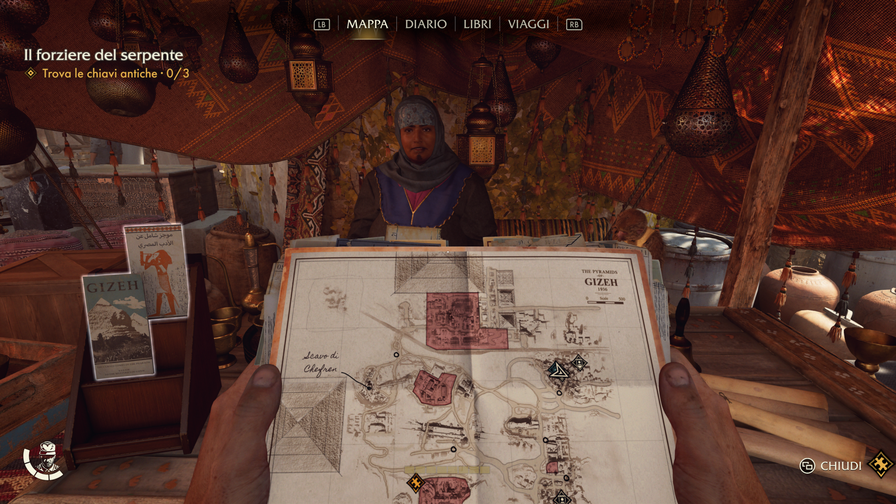Click the gold diamond icon beside Chiudi
The image size is (896, 504).
[880, 464]
